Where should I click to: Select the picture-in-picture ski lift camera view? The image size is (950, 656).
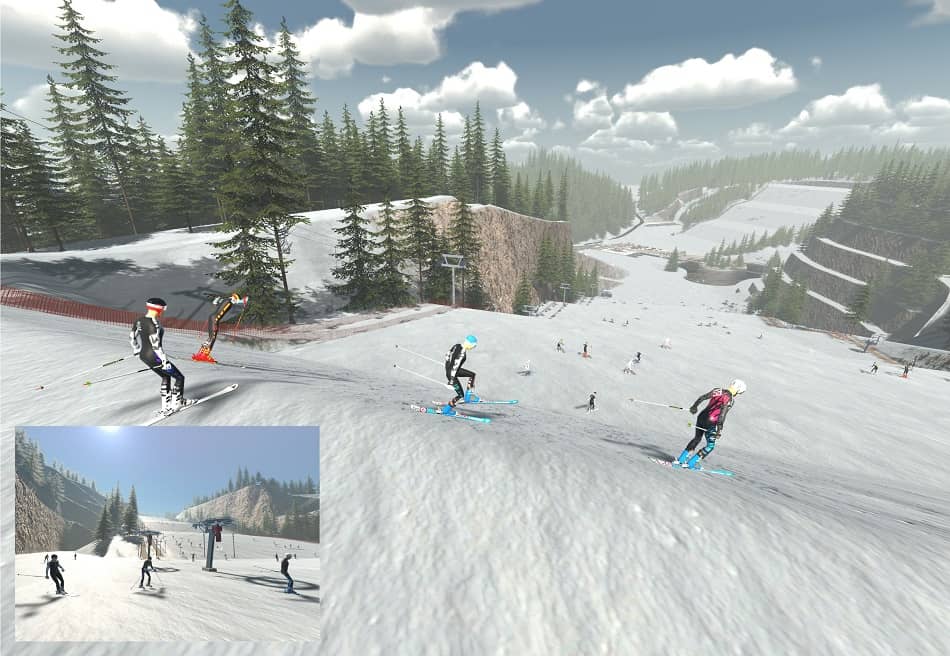click(x=167, y=533)
